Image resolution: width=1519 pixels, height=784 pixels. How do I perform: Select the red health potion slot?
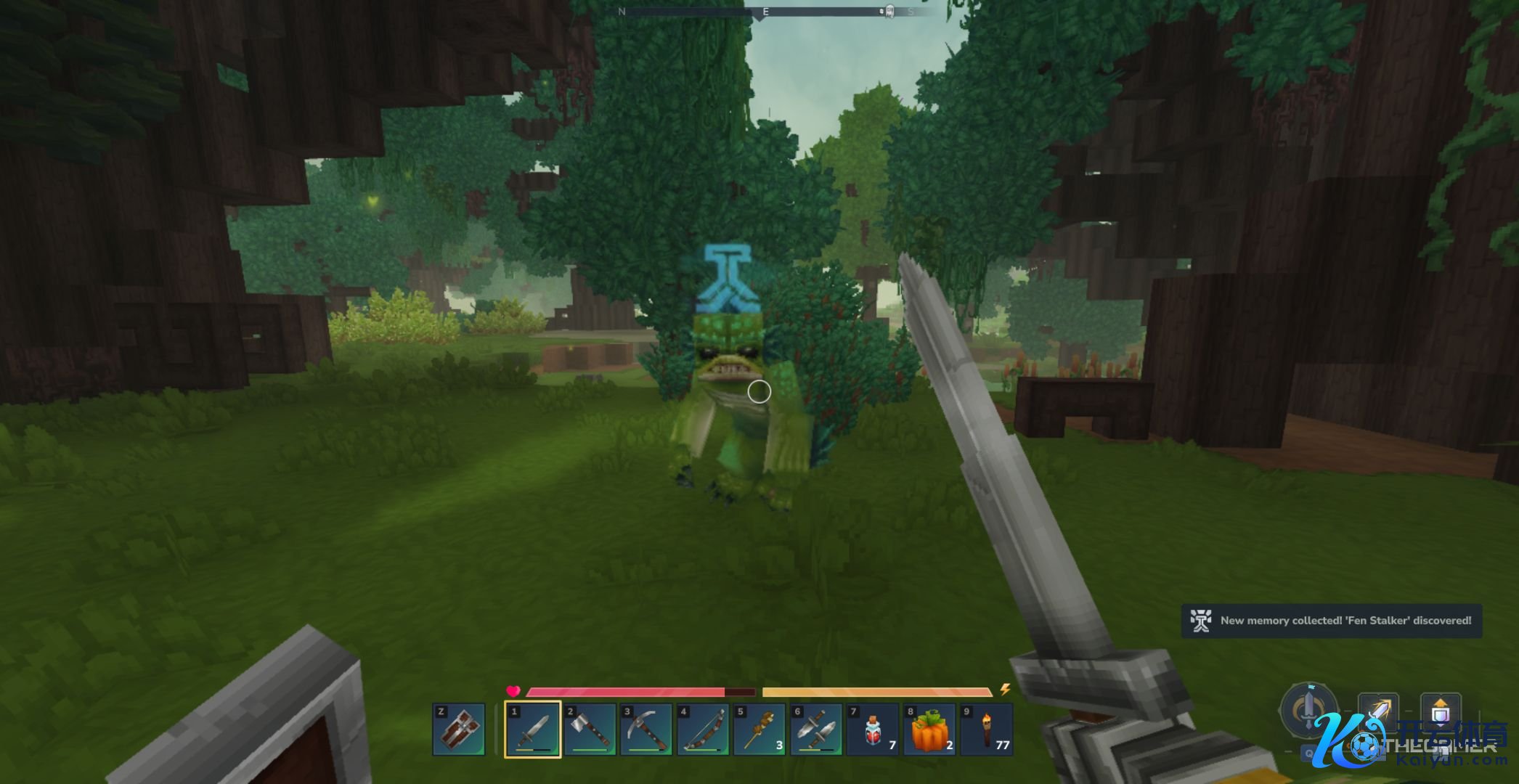(x=873, y=729)
